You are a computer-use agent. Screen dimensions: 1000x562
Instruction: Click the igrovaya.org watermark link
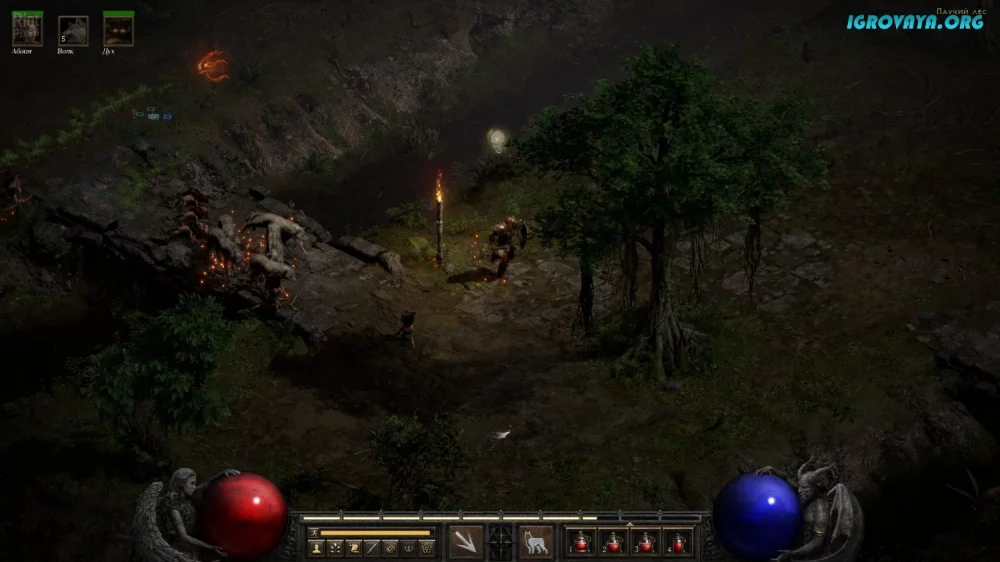point(915,20)
